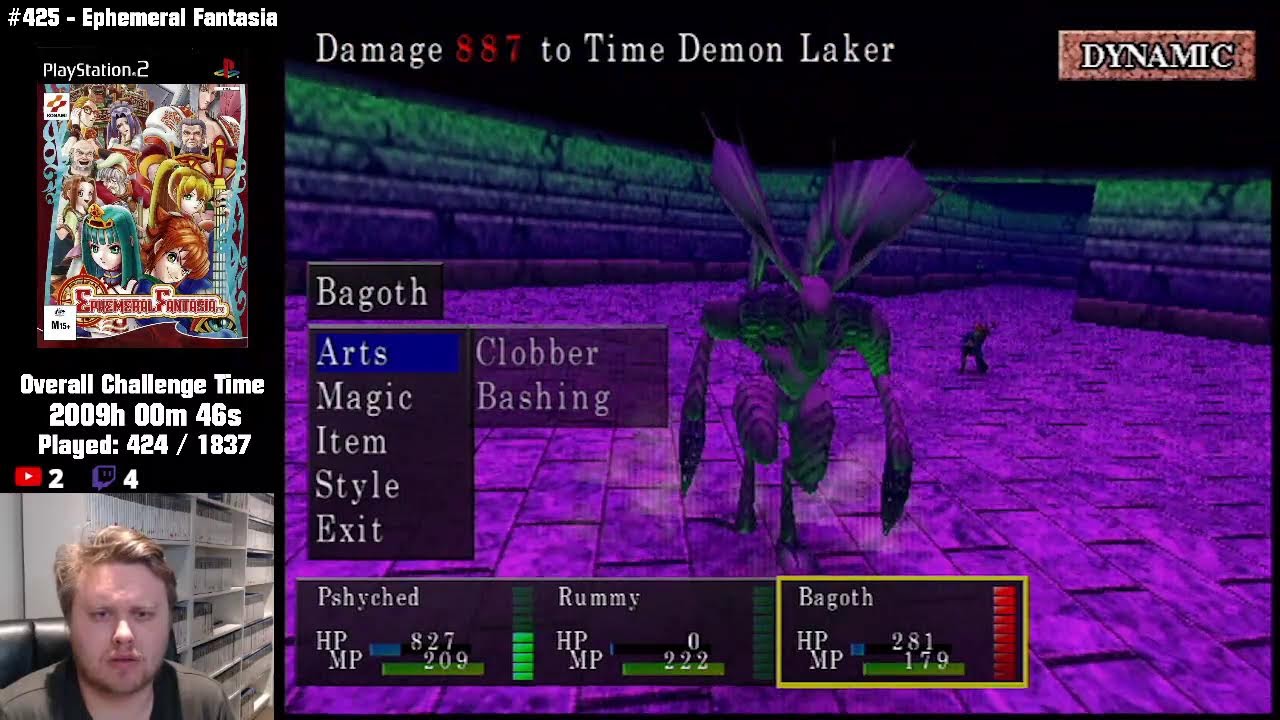Use the Clobber art
The image size is (1280, 720).
(537, 353)
